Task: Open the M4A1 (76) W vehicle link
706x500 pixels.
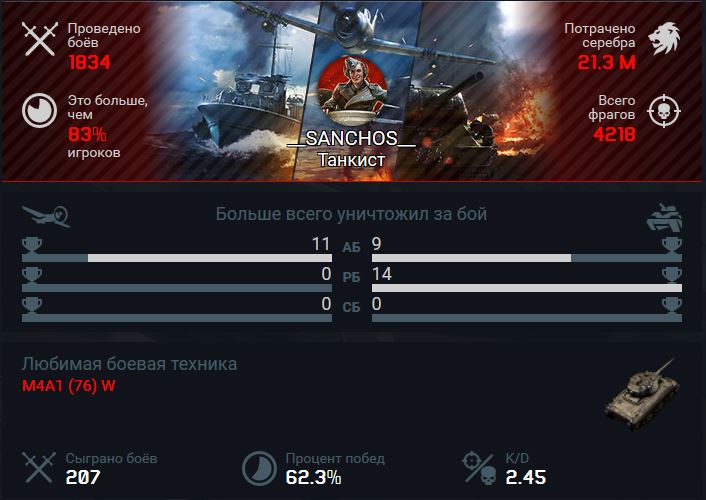Action: 69,387
